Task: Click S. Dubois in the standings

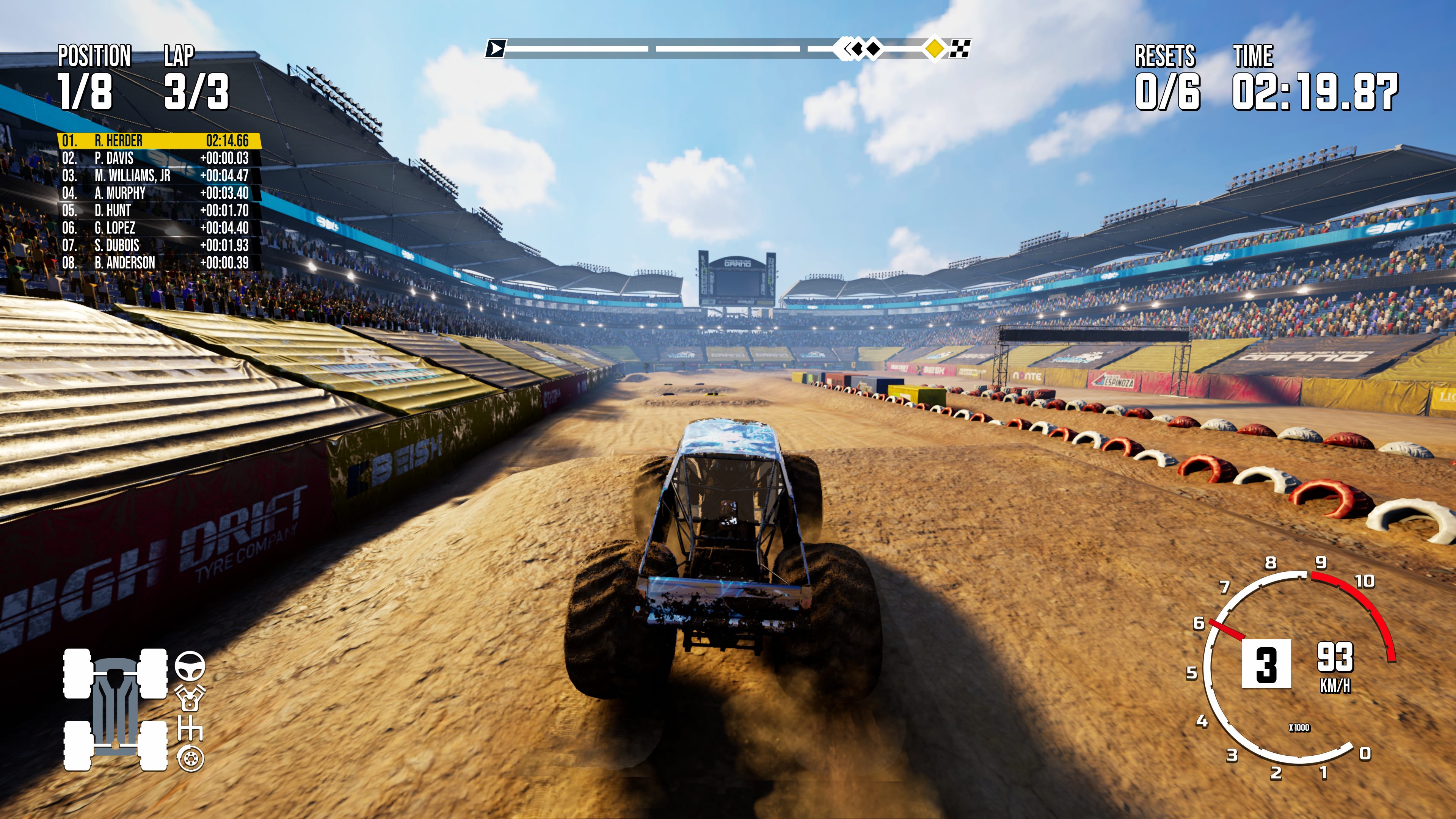Action: pyautogui.click(x=158, y=245)
